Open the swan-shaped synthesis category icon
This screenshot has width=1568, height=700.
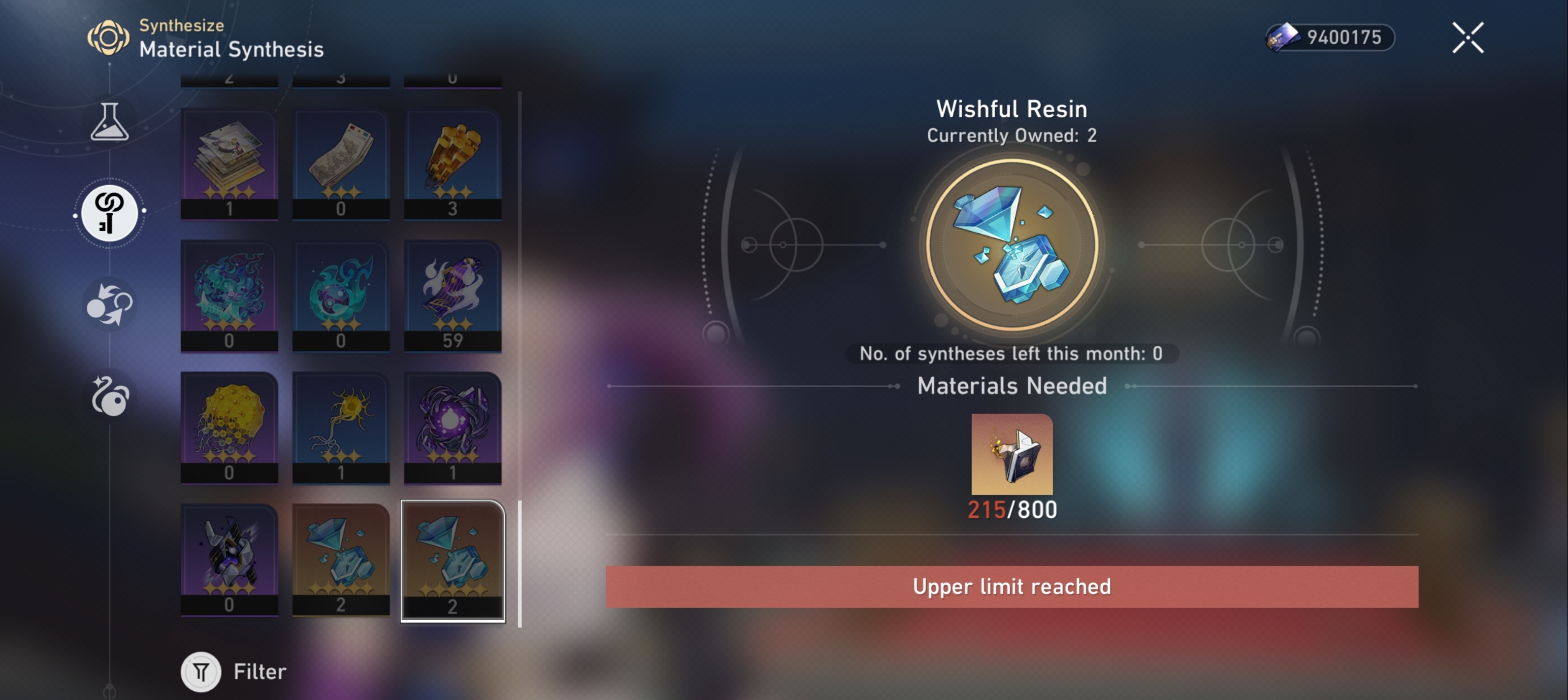coord(111,398)
